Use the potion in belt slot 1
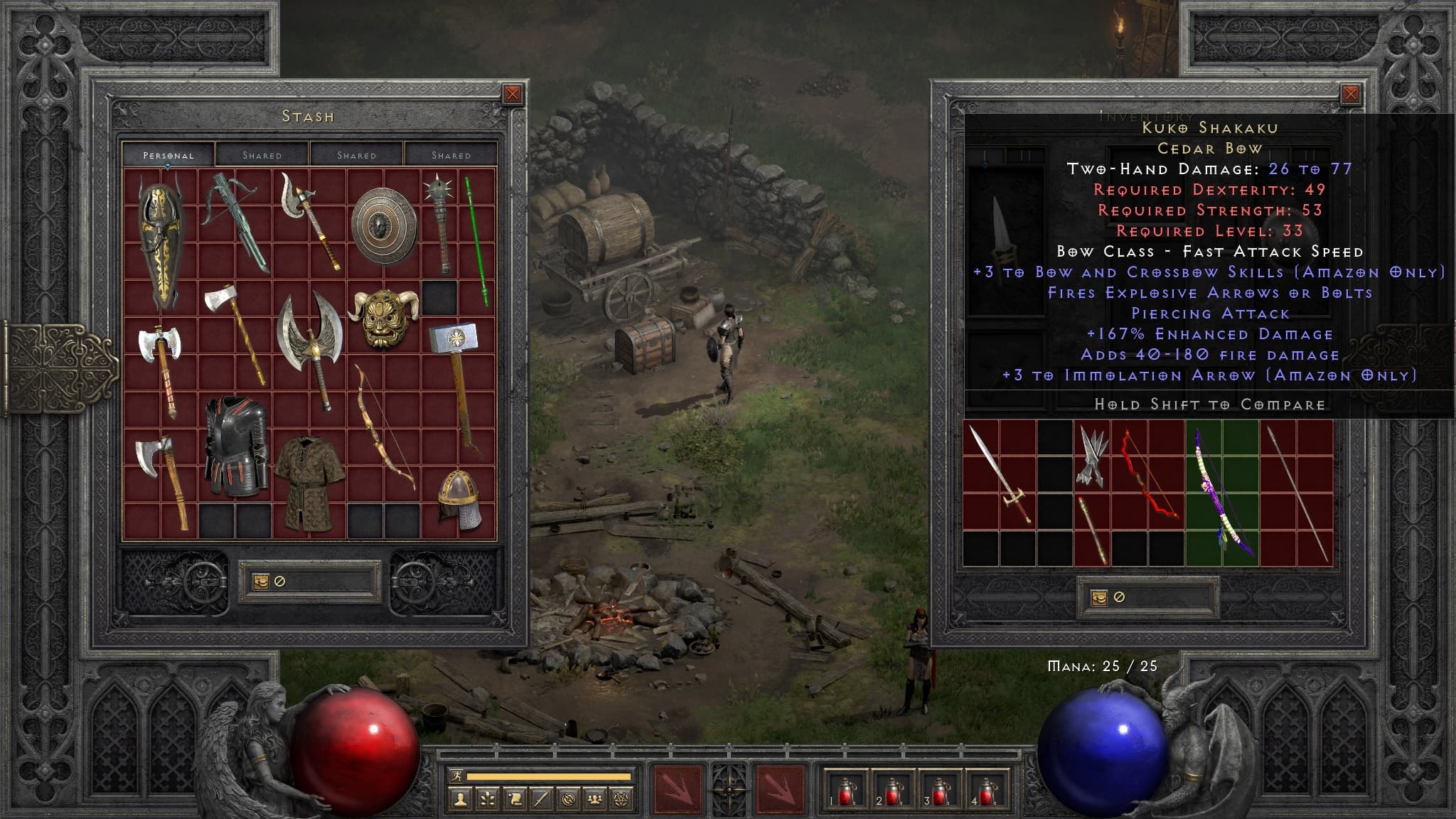The image size is (1456, 819). [x=845, y=789]
